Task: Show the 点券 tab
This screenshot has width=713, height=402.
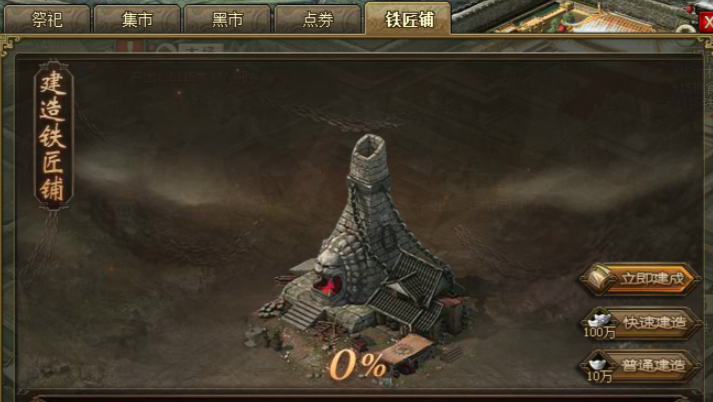Action: click(x=317, y=19)
